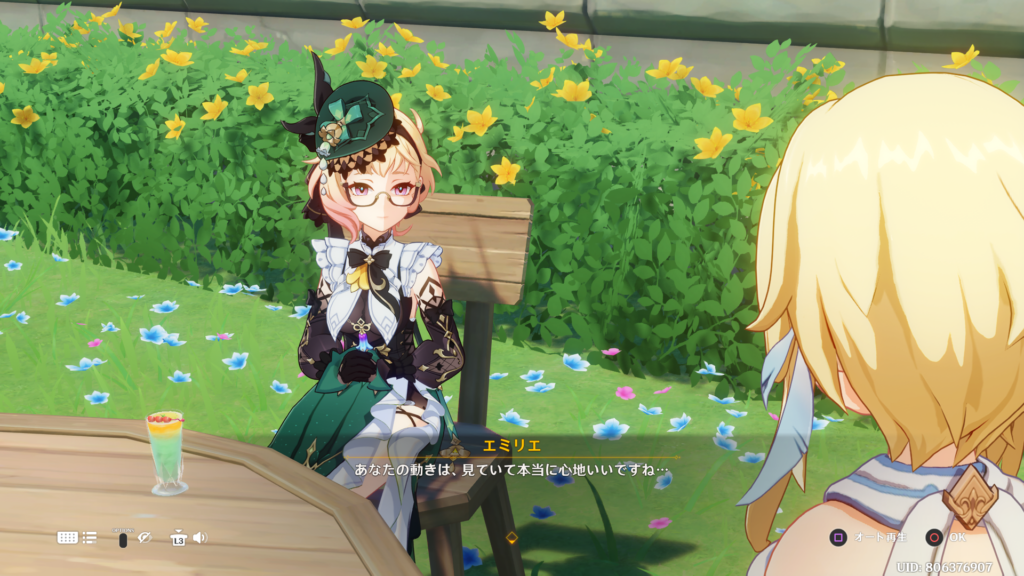Advance the dialogue via the orange diamond marker

pyautogui.click(x=512, y=537)
